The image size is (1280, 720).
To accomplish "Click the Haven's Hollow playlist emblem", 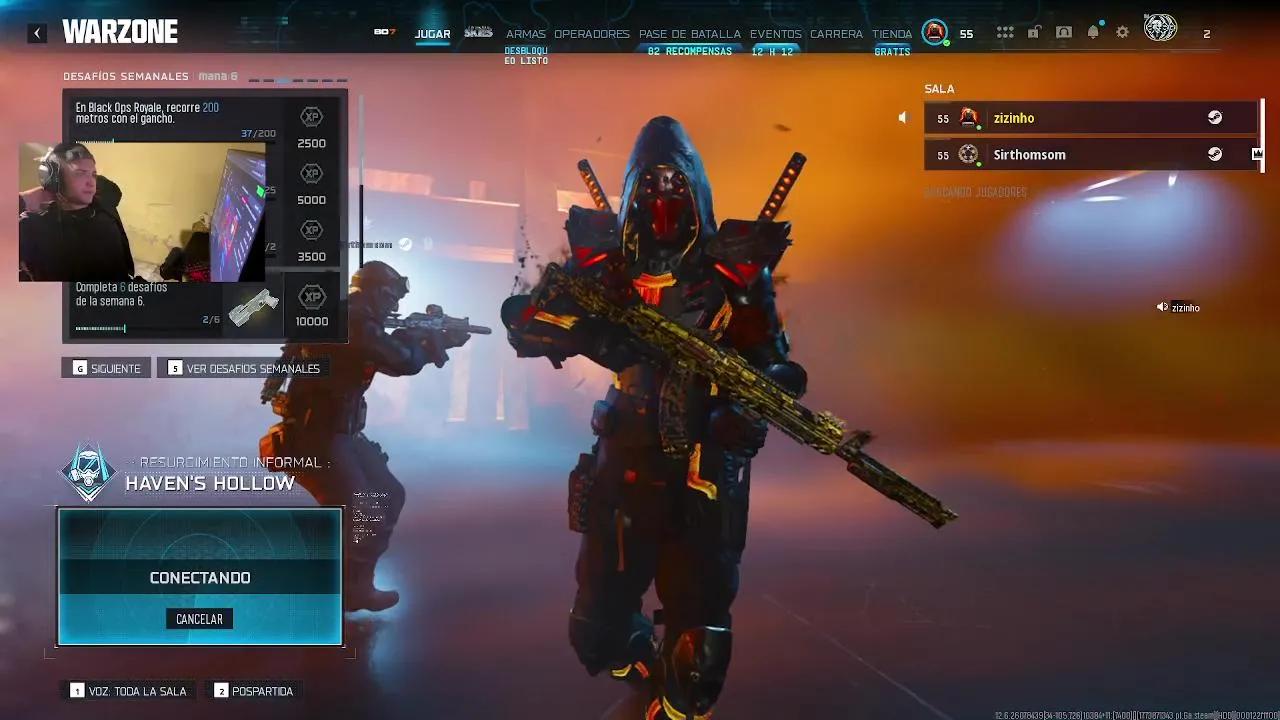I will 89,470.
